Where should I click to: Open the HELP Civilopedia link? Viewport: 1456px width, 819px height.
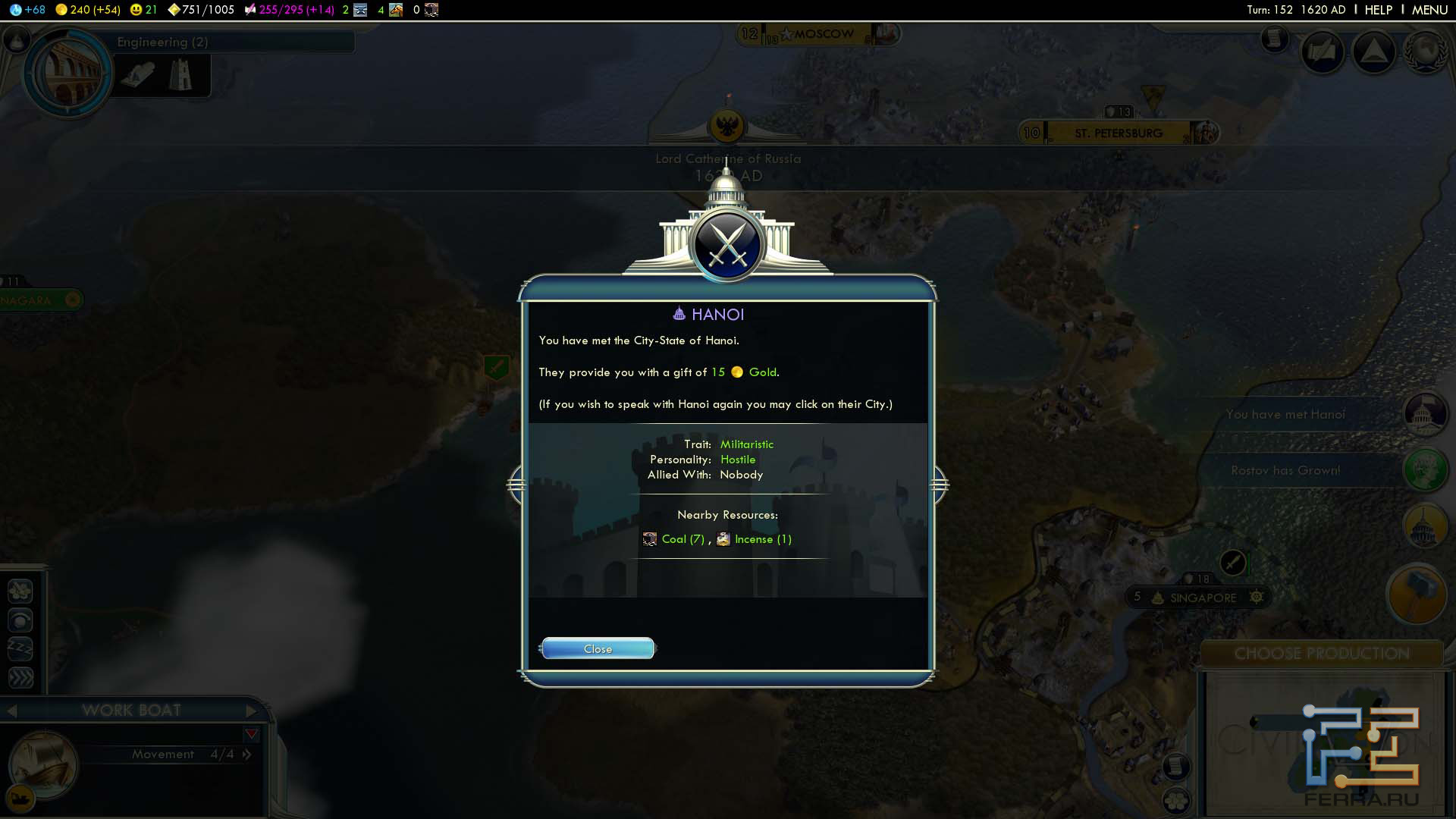coord(1378,10)
